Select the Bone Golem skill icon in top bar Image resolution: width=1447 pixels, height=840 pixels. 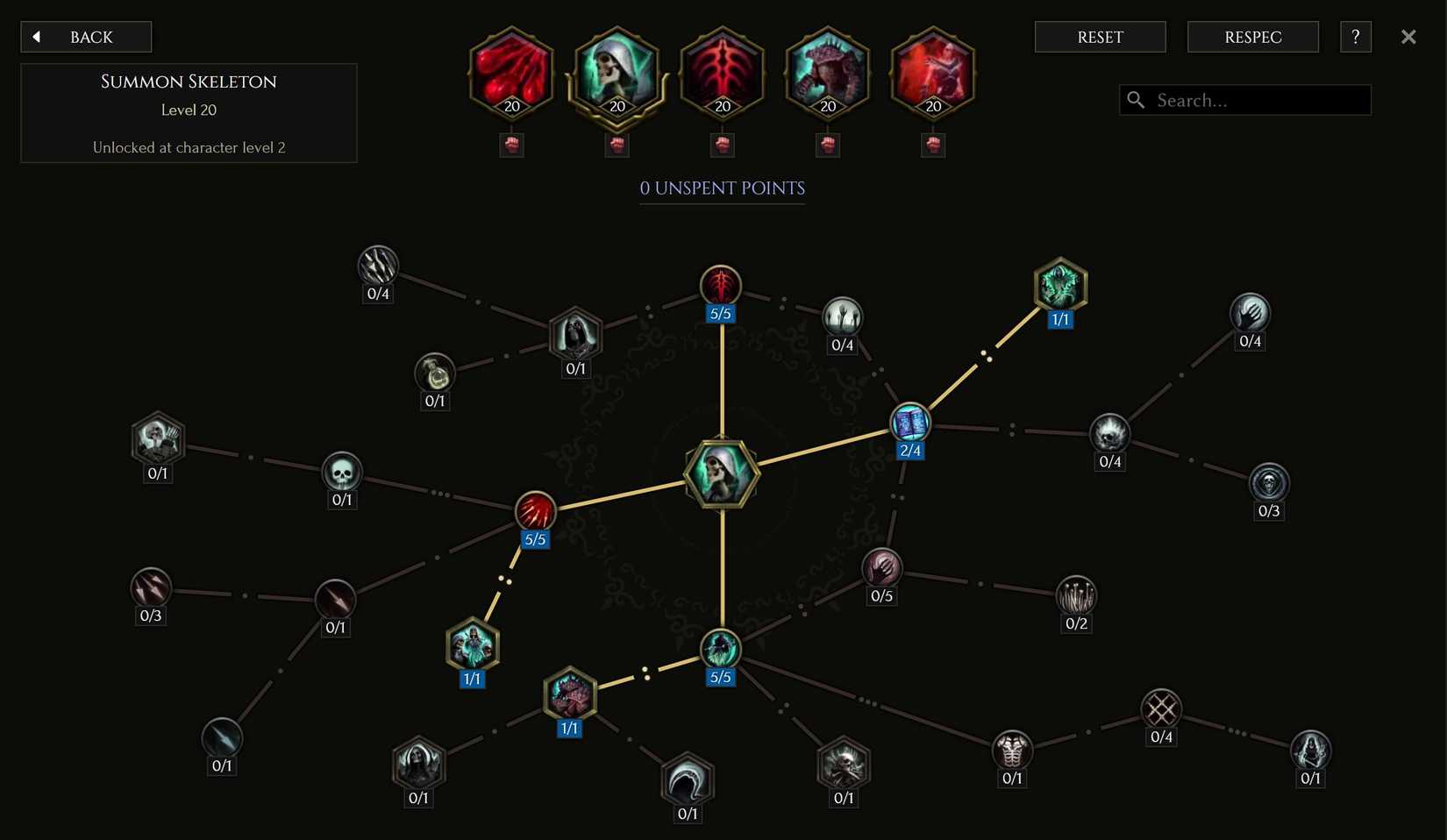tap(827, 75)
